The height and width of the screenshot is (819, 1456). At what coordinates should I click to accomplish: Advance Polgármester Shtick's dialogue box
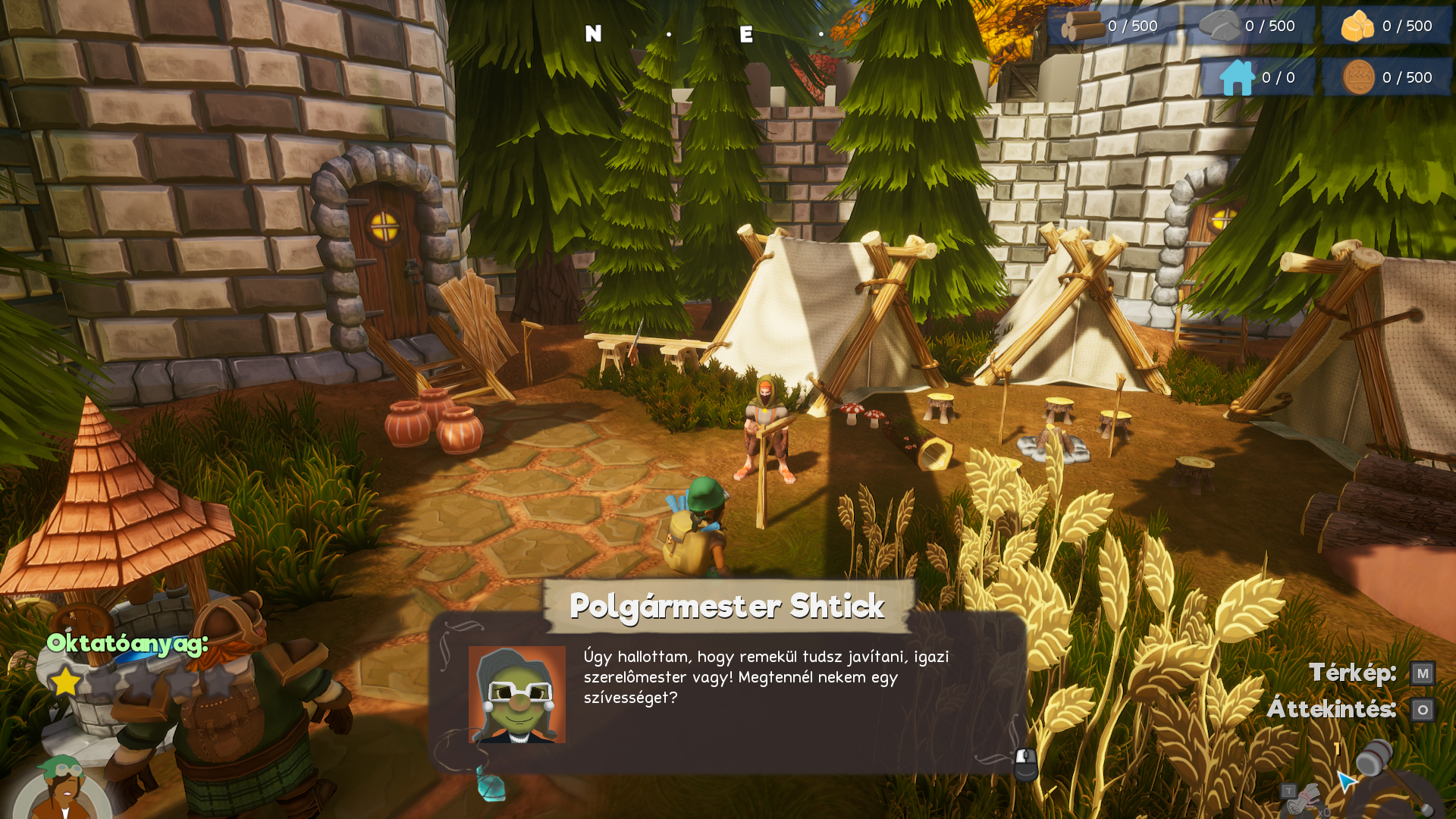[x=1025, y=764]
